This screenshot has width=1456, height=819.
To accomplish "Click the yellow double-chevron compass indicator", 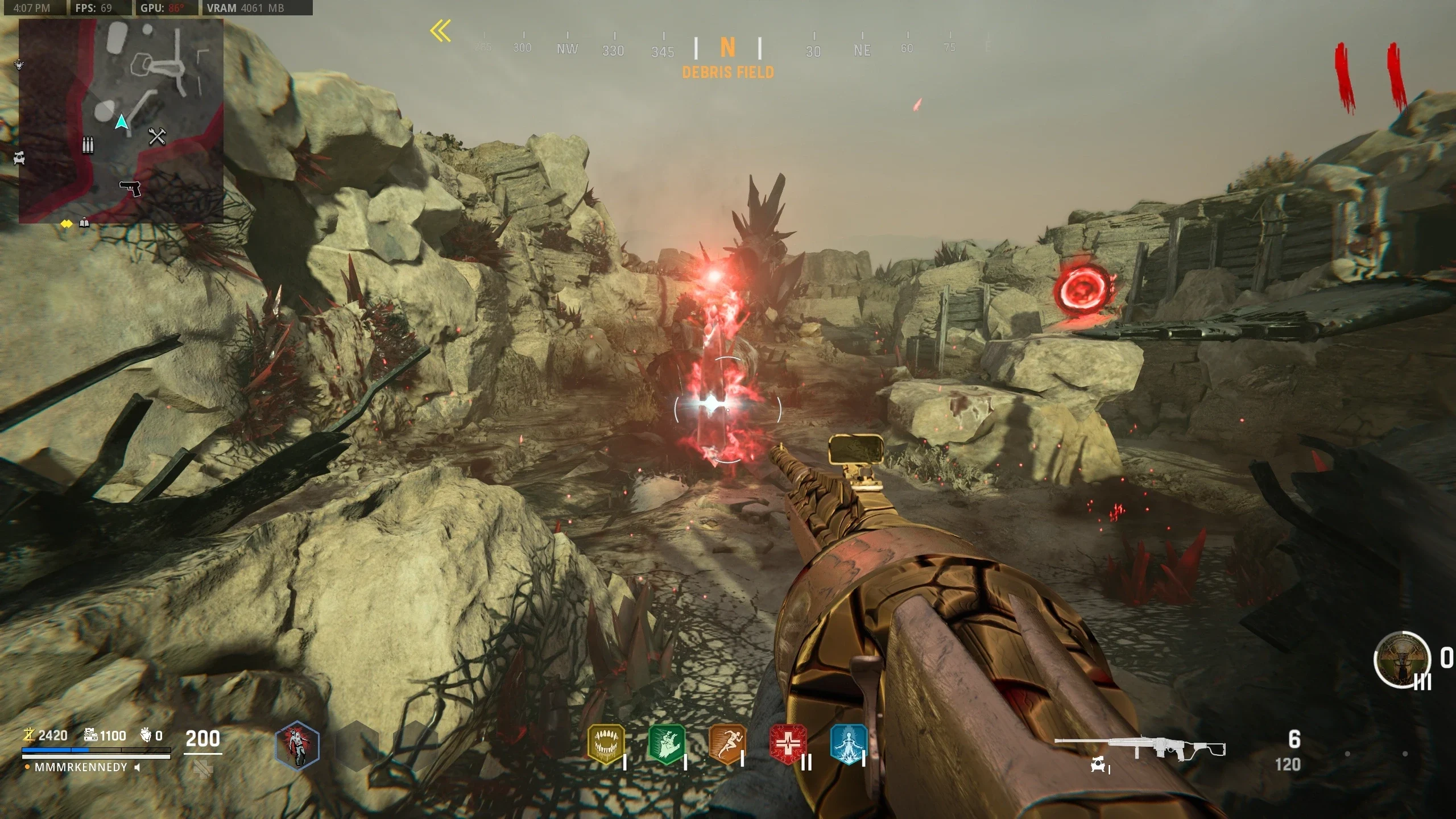I will click(x=441, y=31).
